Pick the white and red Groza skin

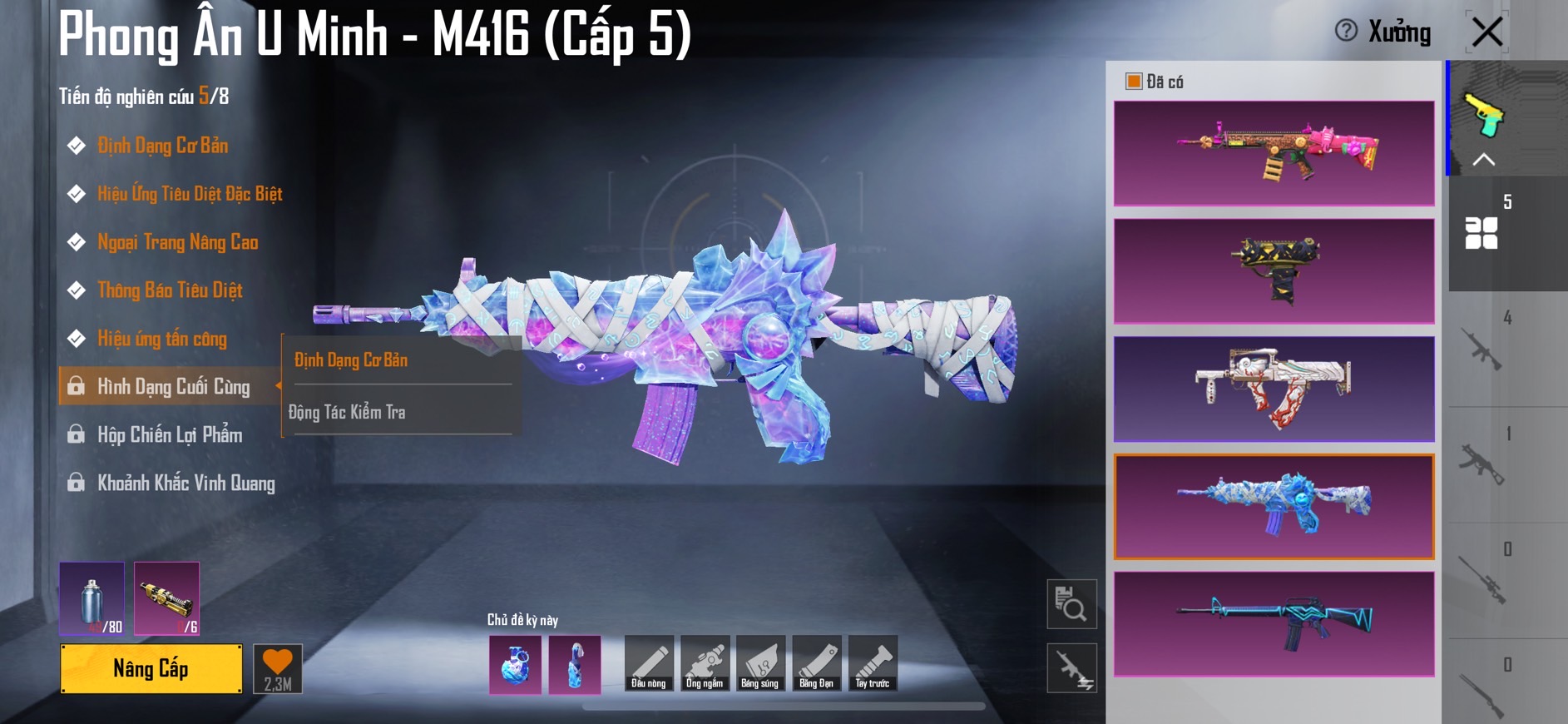tap(1274, 389)
